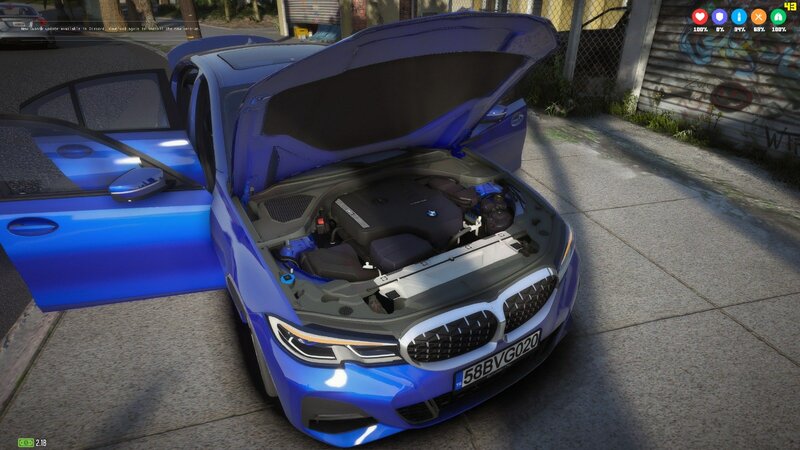Click the blue water bottle thirst icon

[739, 17]
